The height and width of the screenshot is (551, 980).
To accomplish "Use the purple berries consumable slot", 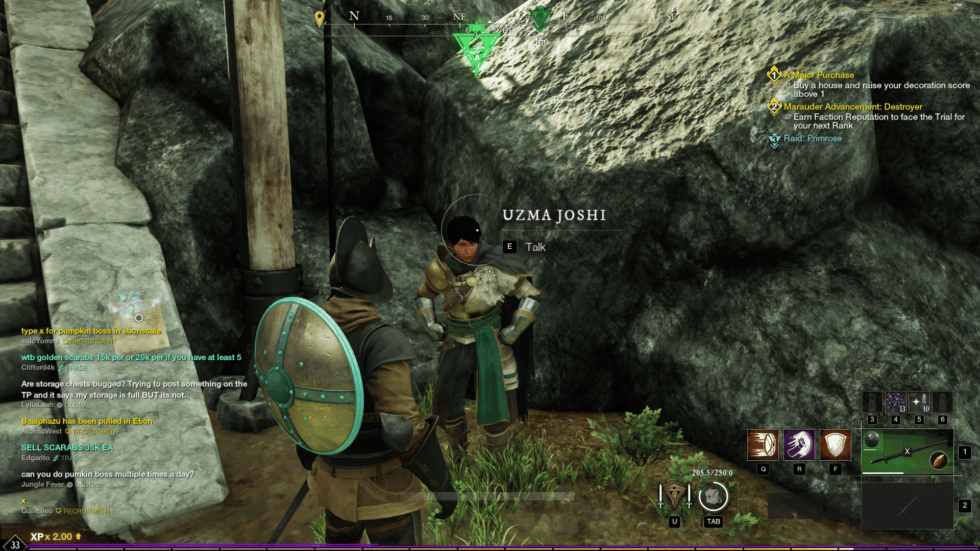I will coord(895,401).
